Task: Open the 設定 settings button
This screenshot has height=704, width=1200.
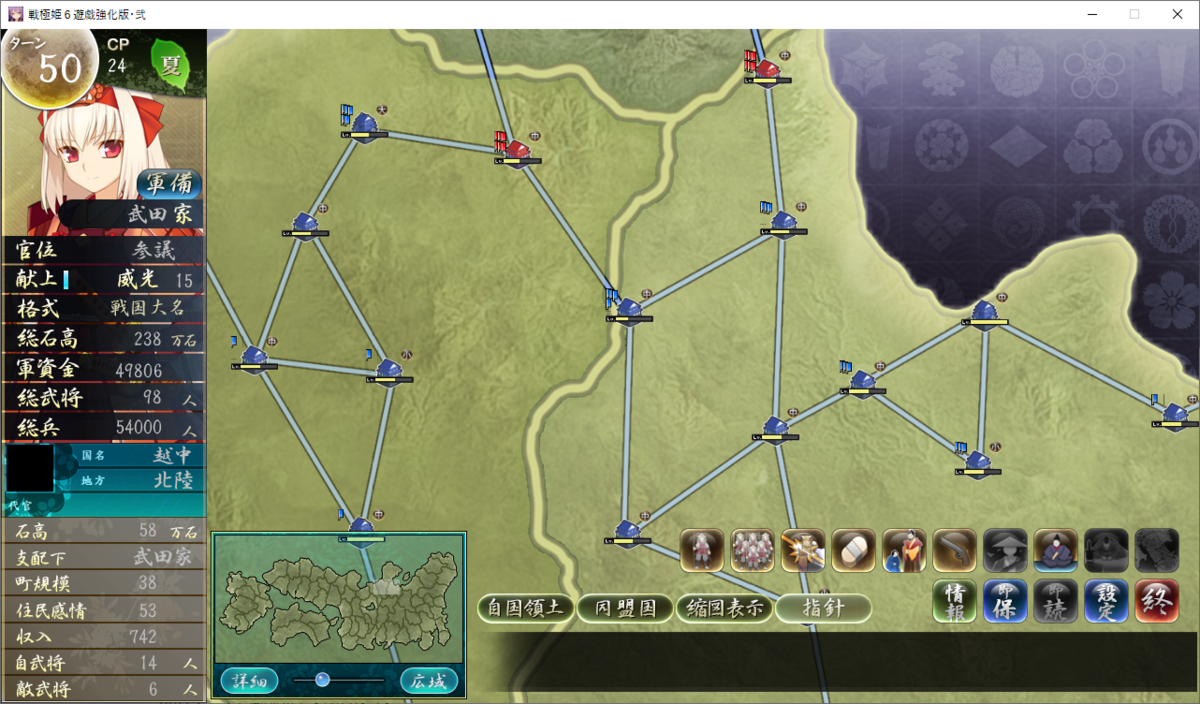Action: point(1106,602)
